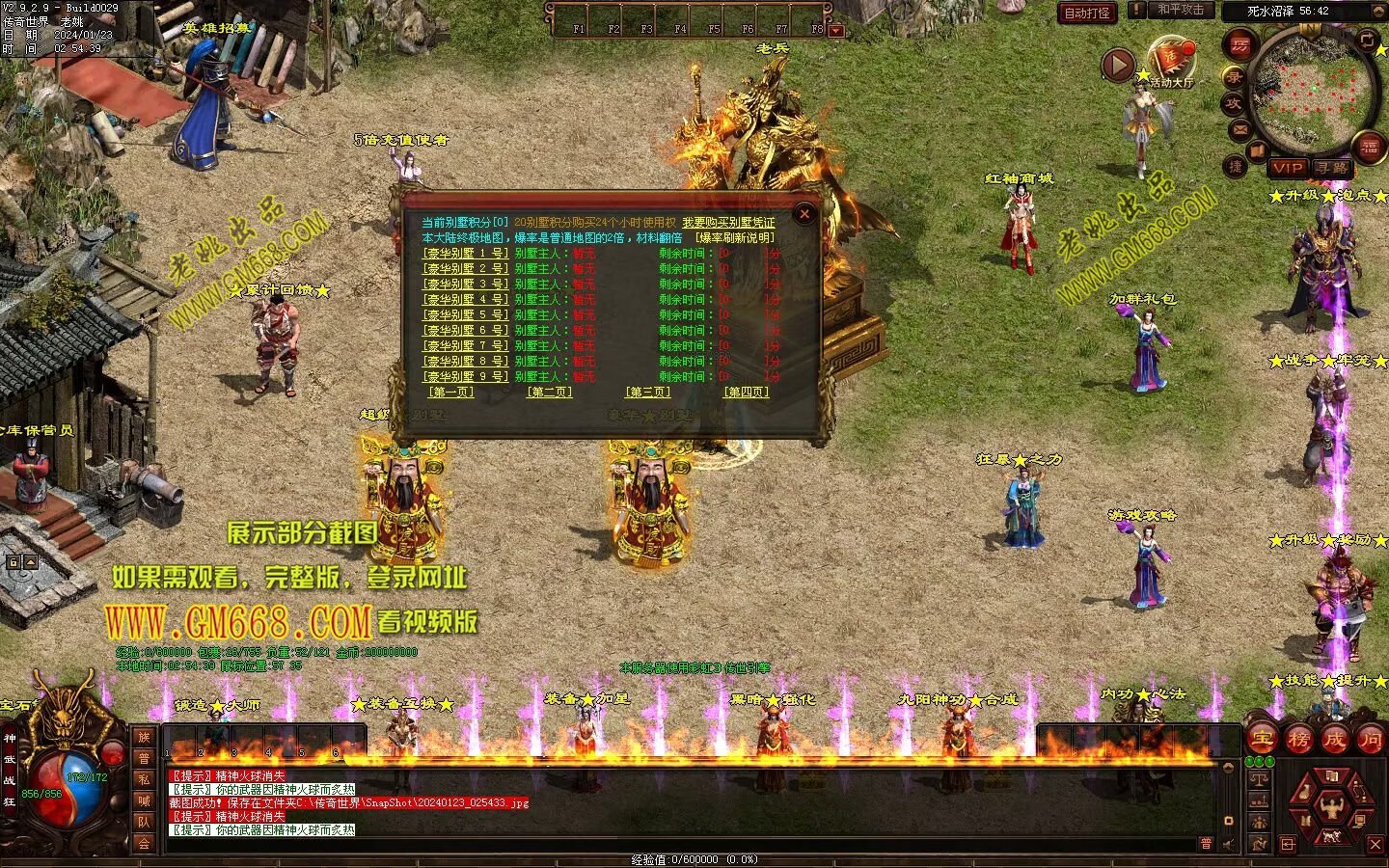
Task: Click the 福 welfare button by minimap
Action: click(x=1370, y=148)
